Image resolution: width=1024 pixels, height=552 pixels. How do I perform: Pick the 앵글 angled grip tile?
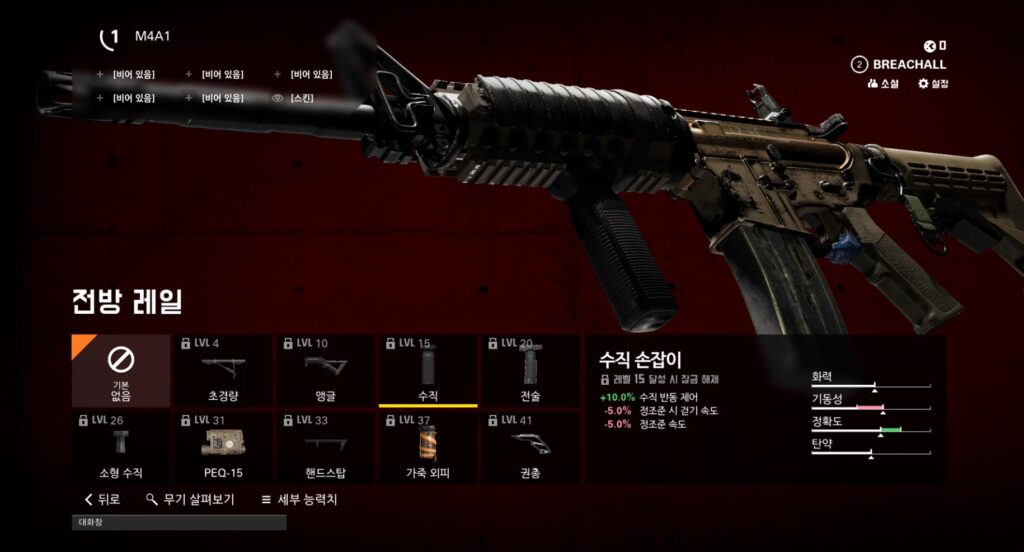tap(325, 370)
